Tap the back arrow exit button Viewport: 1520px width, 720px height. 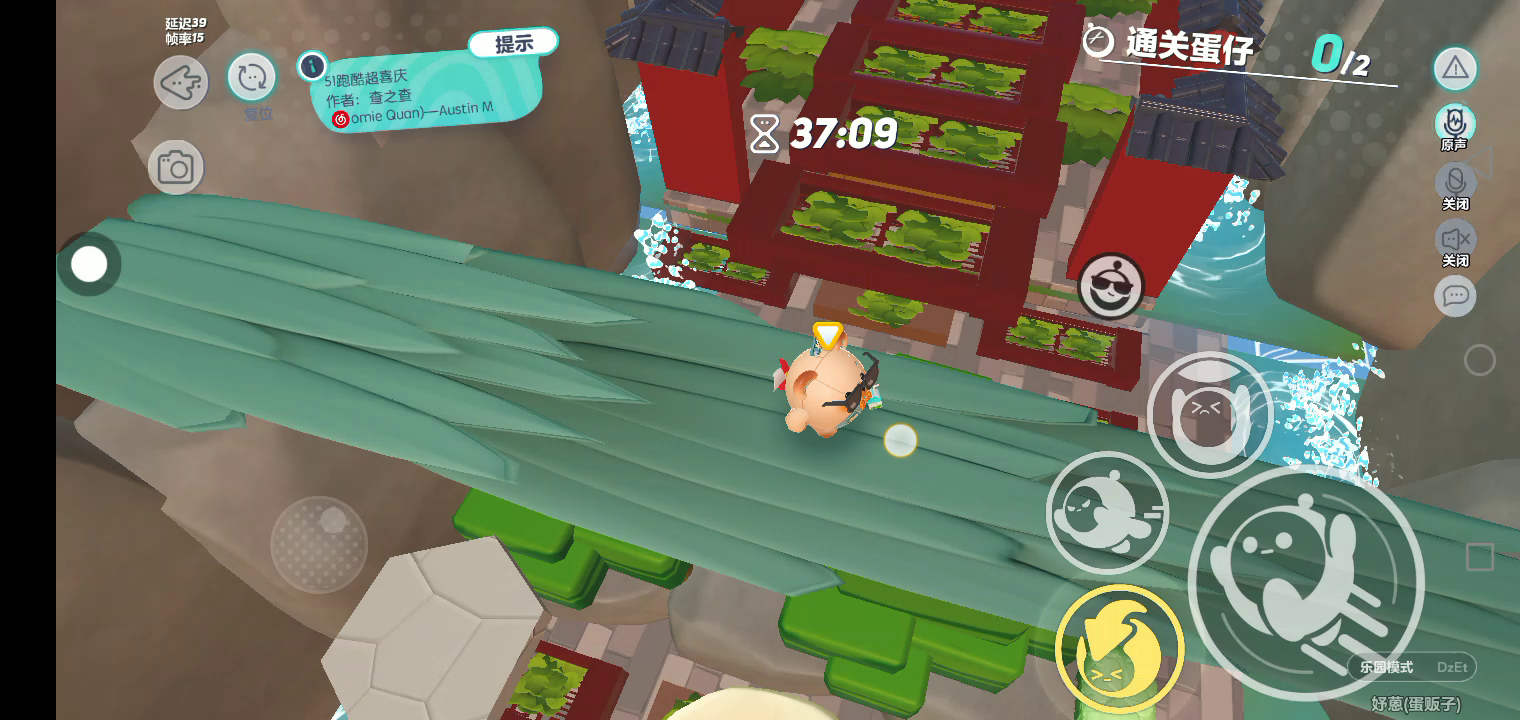pos(181,82)
